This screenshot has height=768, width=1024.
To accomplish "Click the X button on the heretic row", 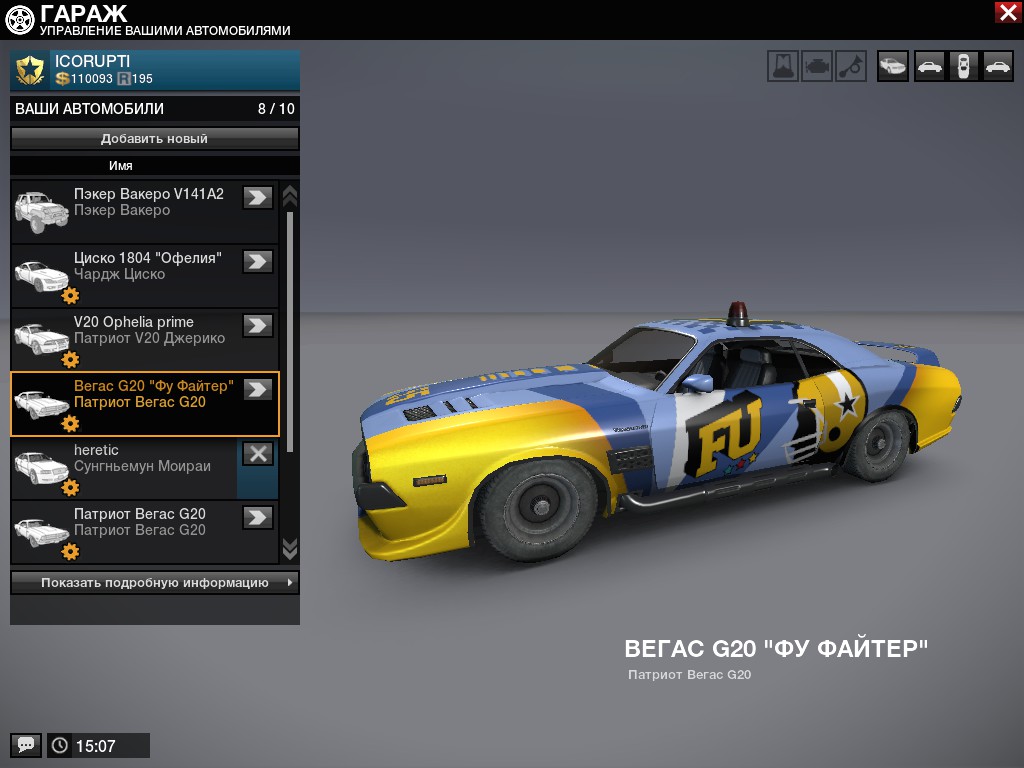I will point(258,453).
